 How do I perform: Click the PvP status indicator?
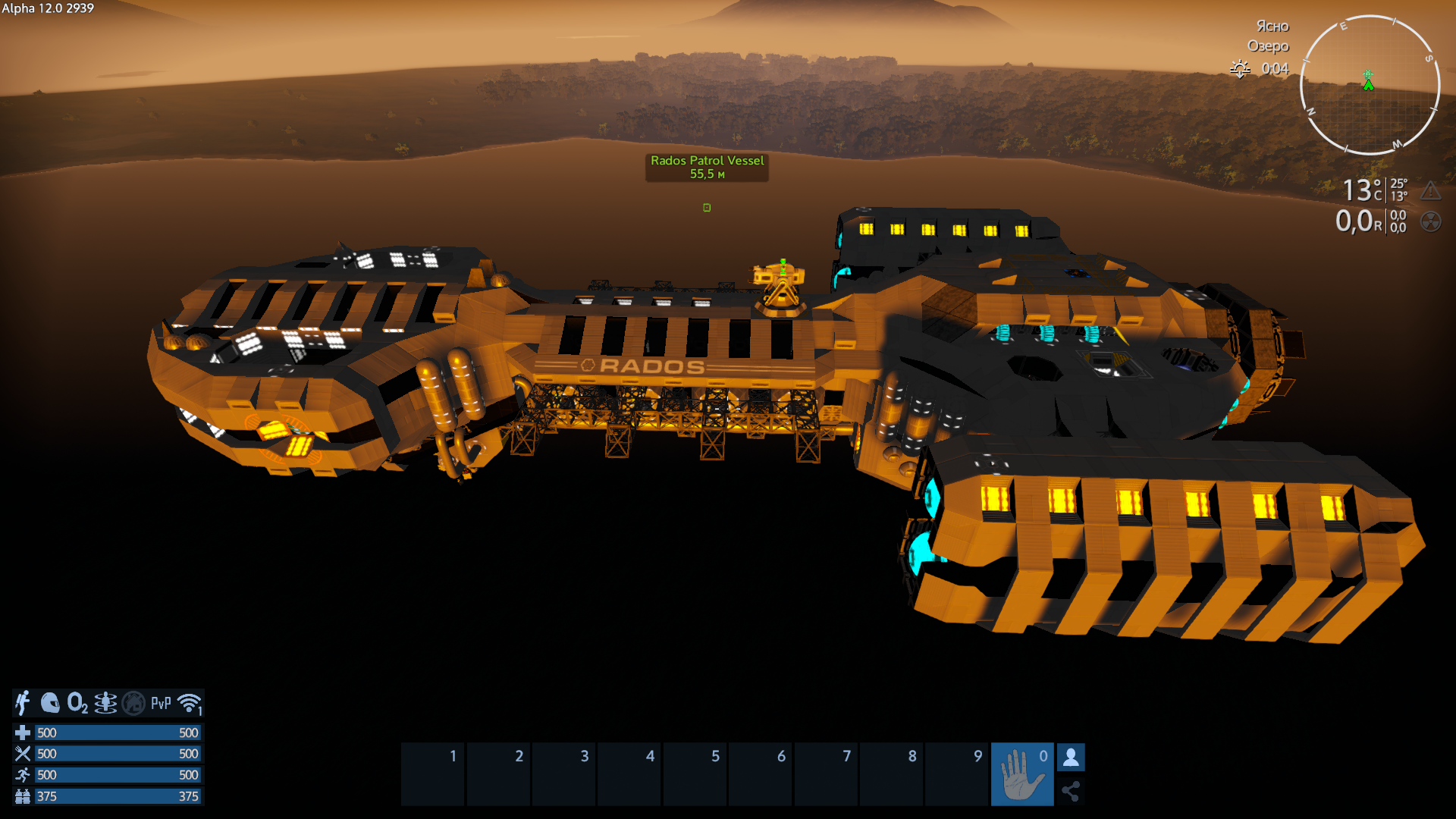pos(161,703)
